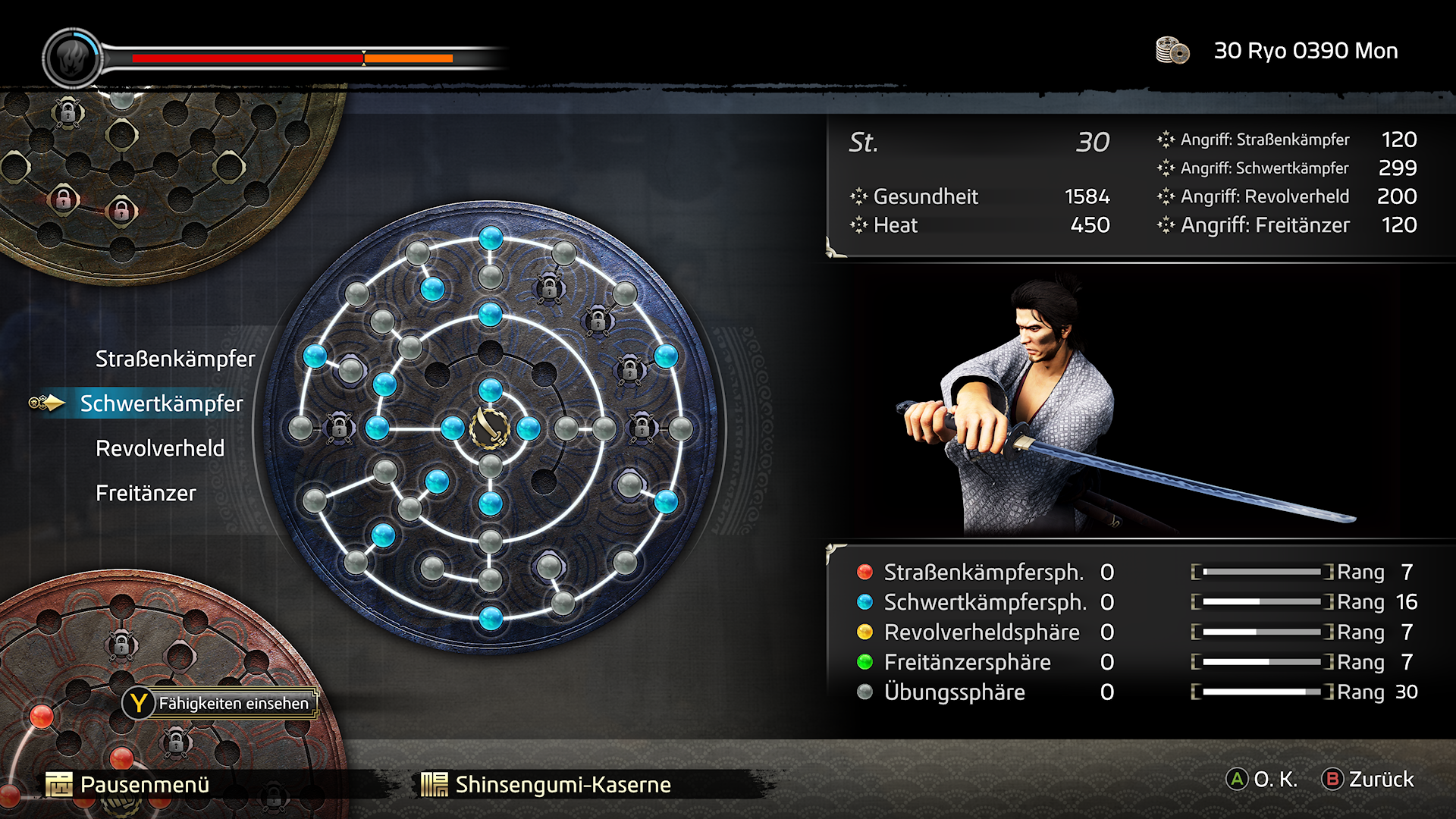
Task: Select the Straßenkämpfer fighting style
Action: 175,359
